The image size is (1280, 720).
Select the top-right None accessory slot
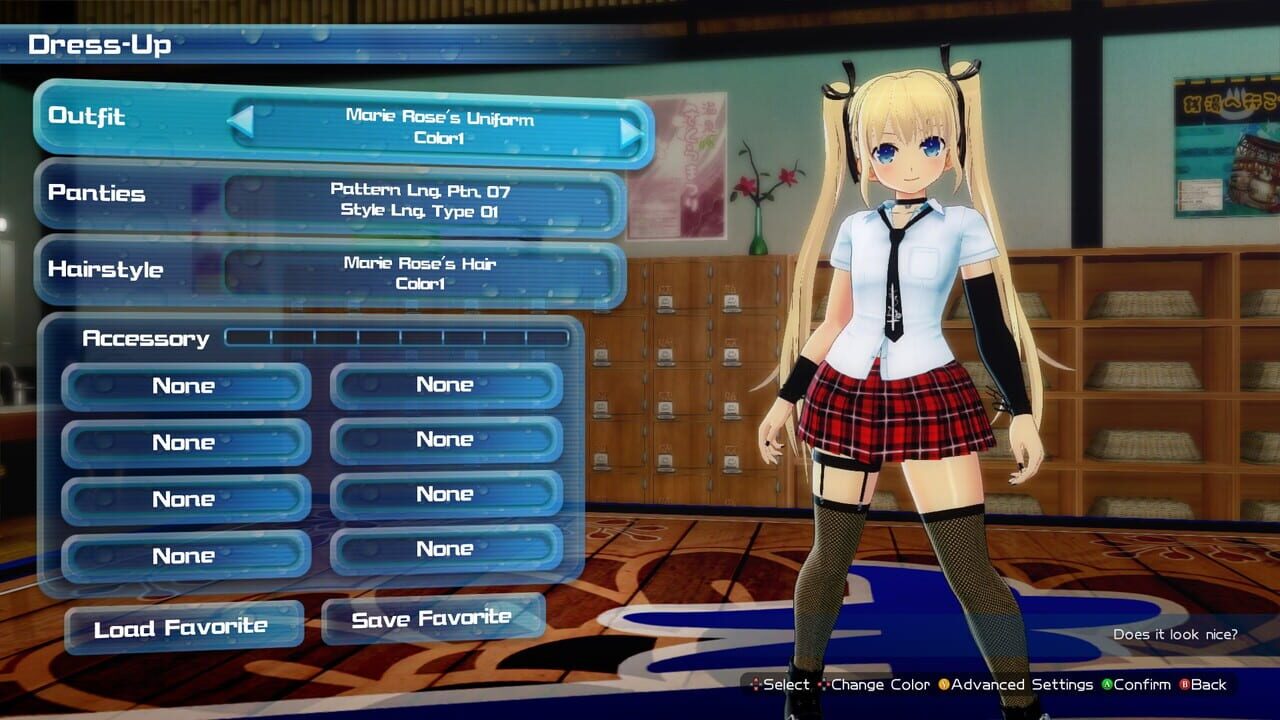point(447,385)
